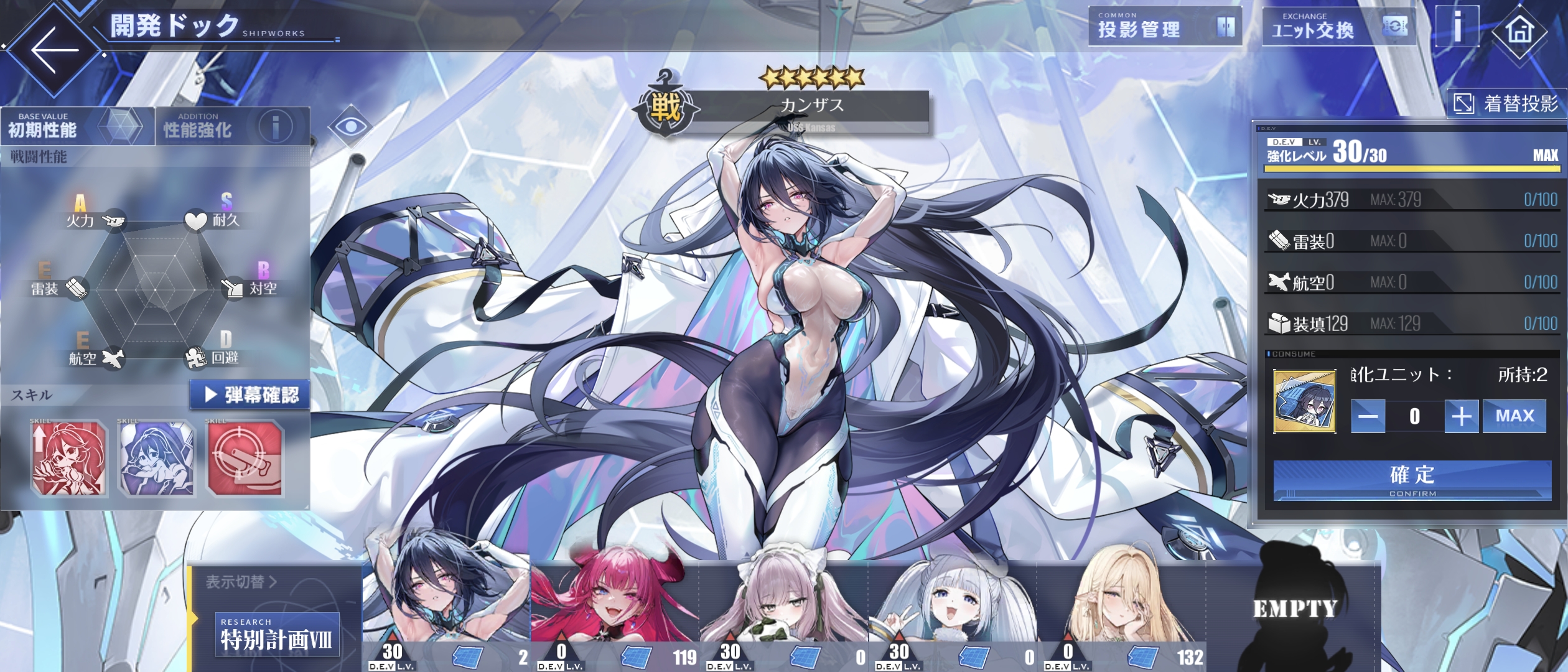
Task: Set enhancement units to MAX
Action: pos(1514,416)
